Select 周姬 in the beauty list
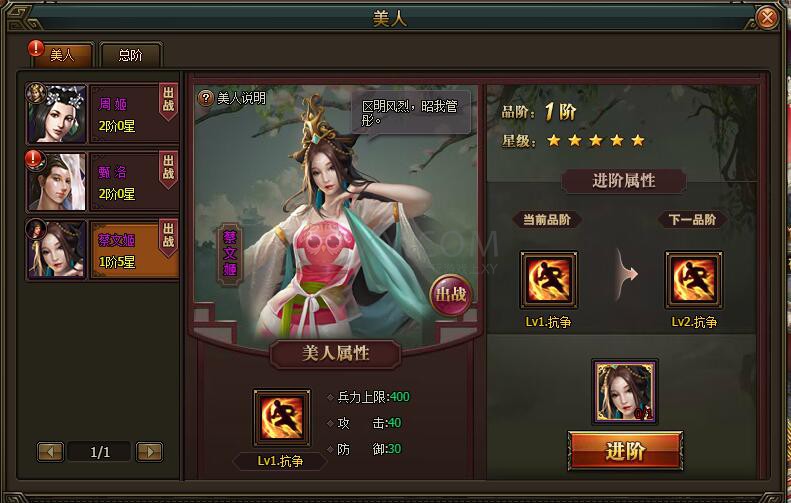791x503 pixels. coord(103,113)
